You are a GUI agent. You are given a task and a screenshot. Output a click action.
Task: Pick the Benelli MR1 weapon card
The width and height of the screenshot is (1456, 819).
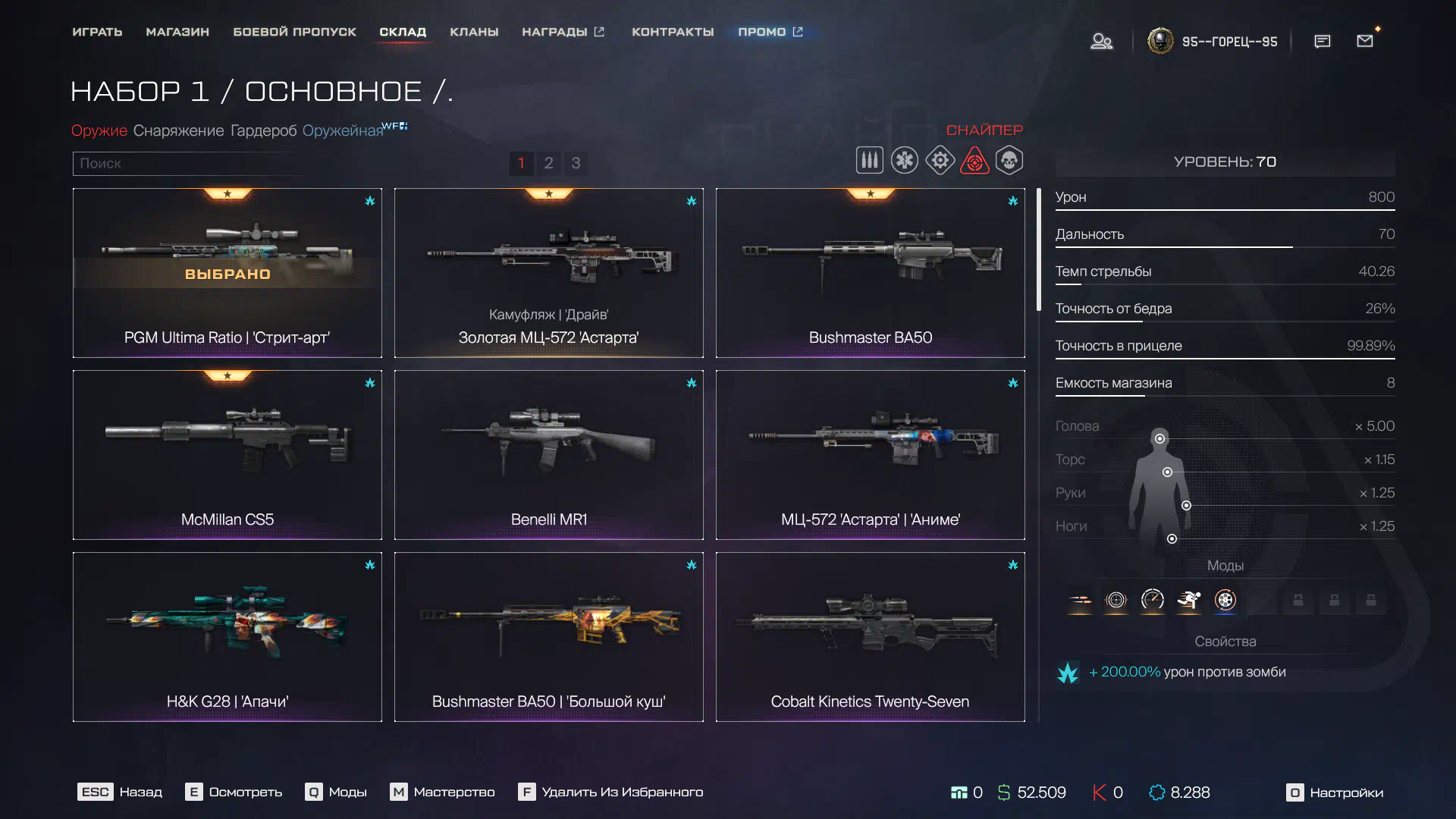548,455
